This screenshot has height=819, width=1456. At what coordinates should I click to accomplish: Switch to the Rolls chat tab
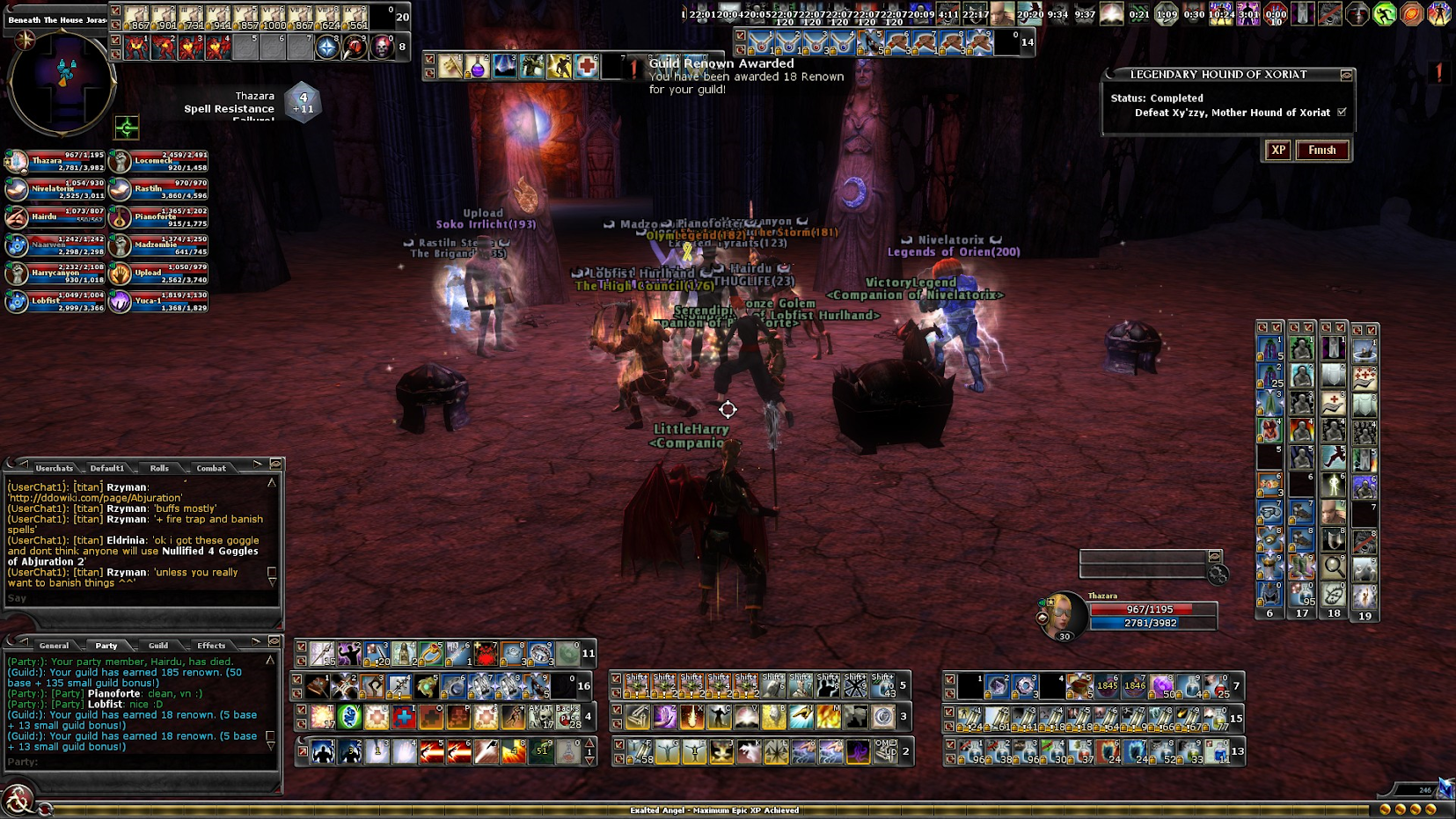pyautogui.click(x=159, y=468)
